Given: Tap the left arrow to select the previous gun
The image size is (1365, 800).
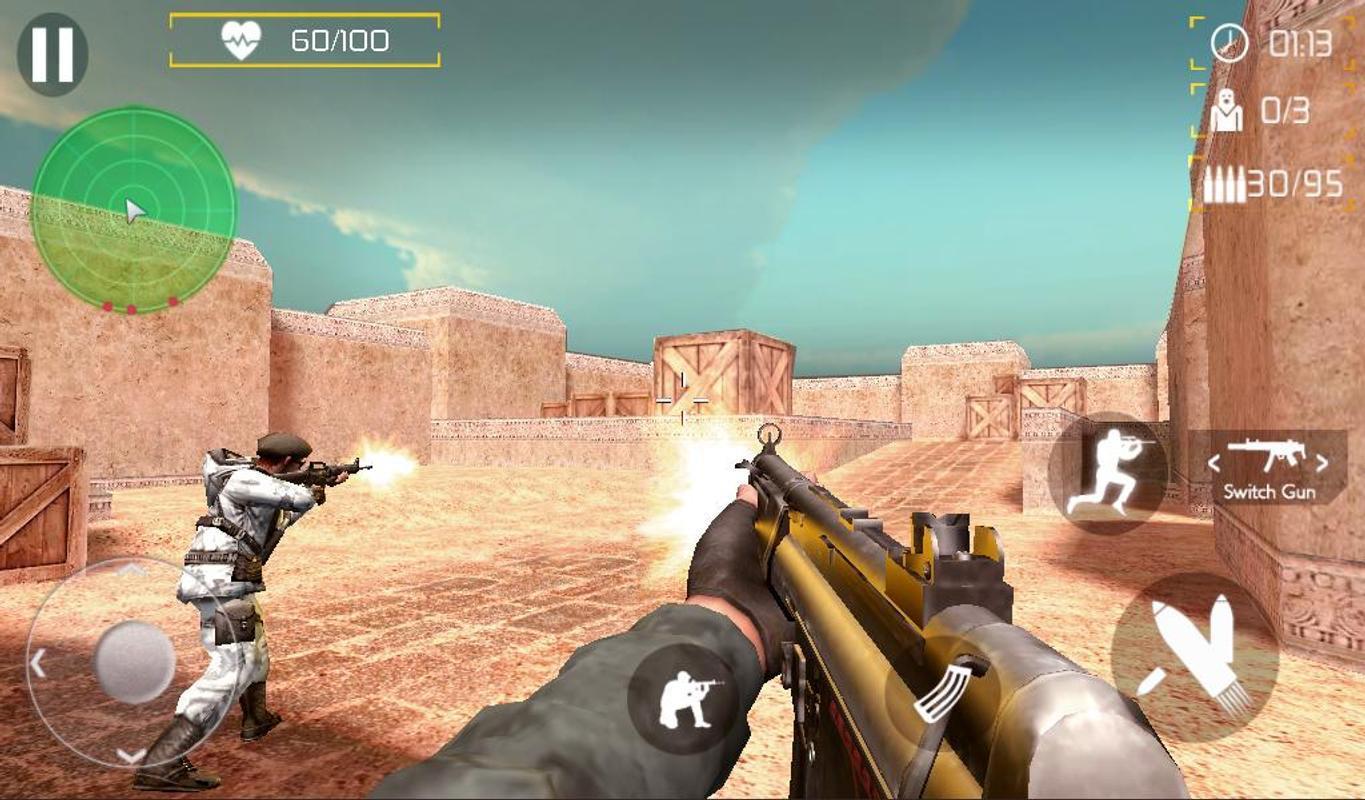Looking at the screenshot, I should point(1213,464).
